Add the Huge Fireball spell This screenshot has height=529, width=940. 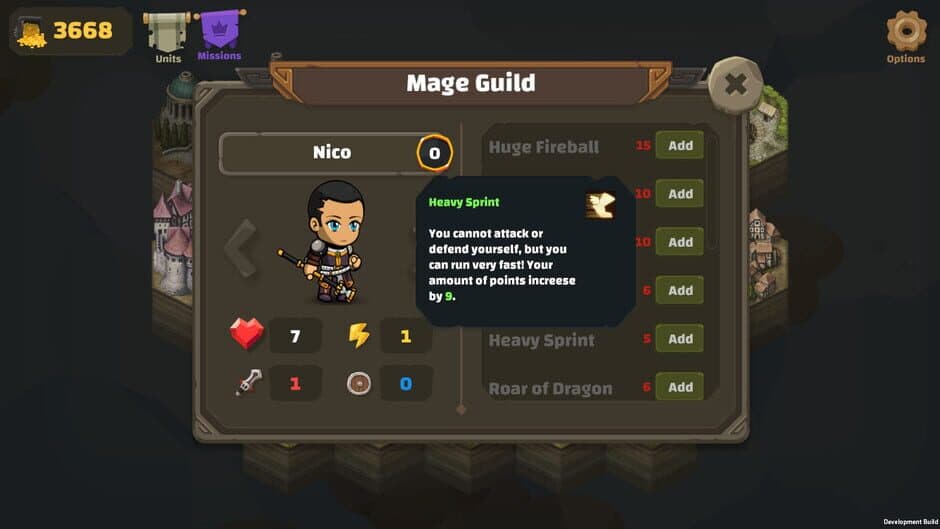pos(680,146)
